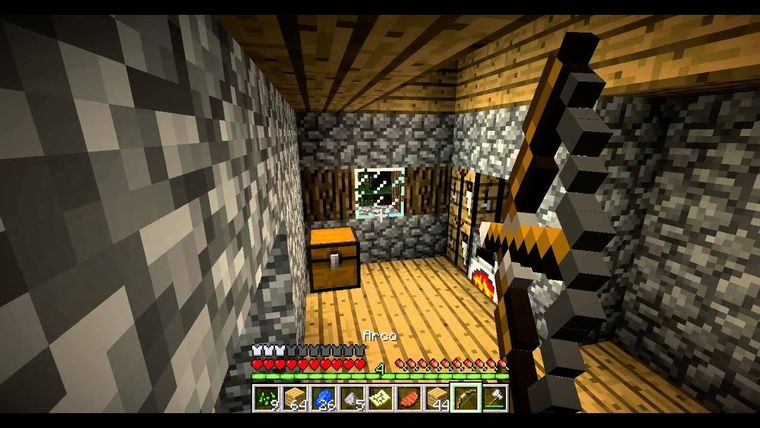Select the gray item stack of 5
The height and width of the screenshot is (428, 760).
352,398
